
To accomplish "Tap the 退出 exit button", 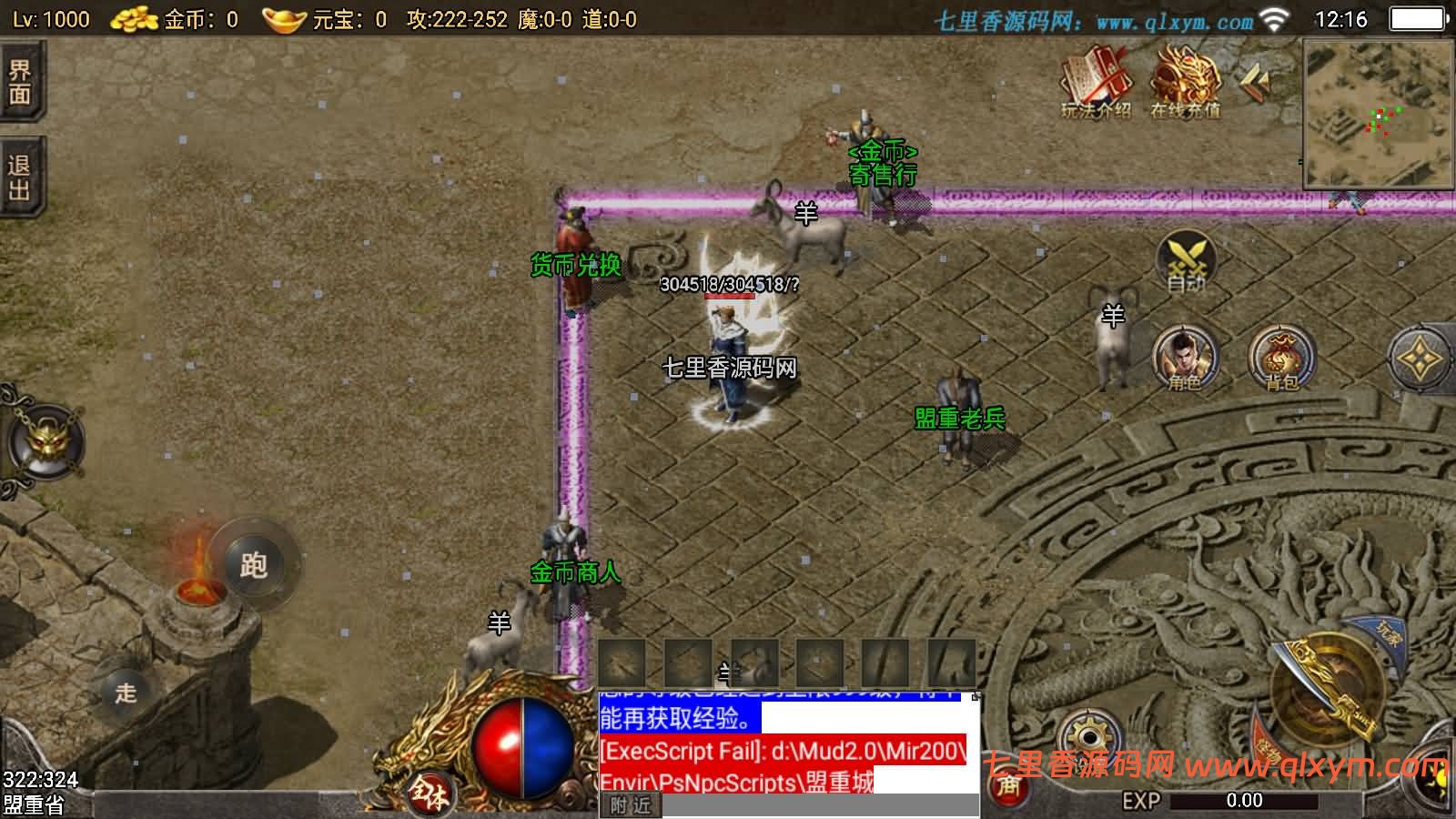I will point(20,178).
